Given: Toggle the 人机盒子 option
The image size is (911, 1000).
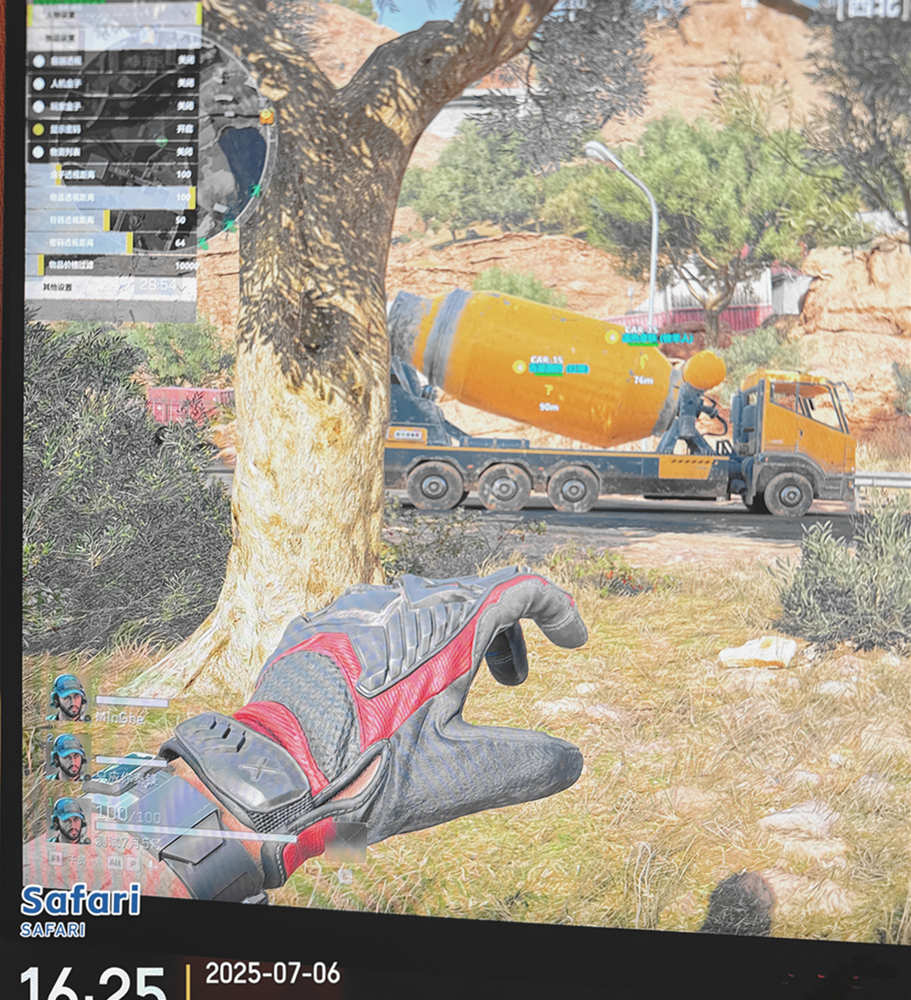Looking at the screenshot, I should [x=112, y=83].
